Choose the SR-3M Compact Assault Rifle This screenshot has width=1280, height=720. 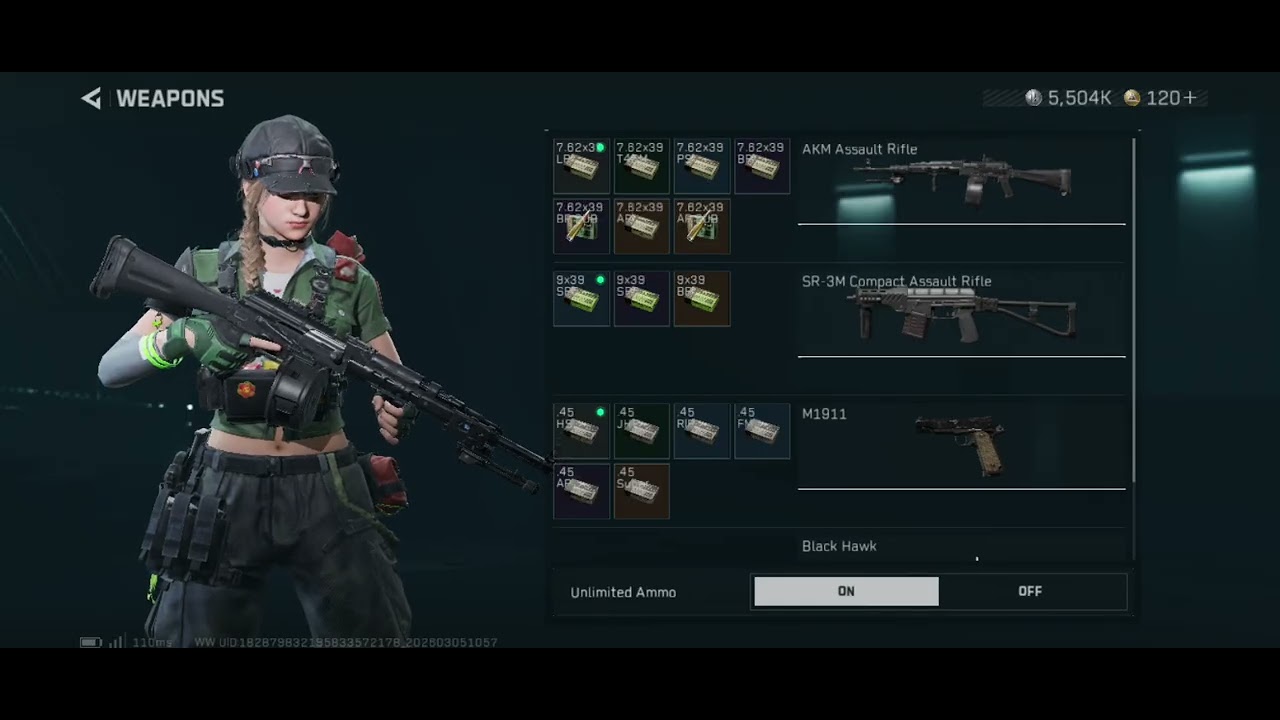pos(961,312)
